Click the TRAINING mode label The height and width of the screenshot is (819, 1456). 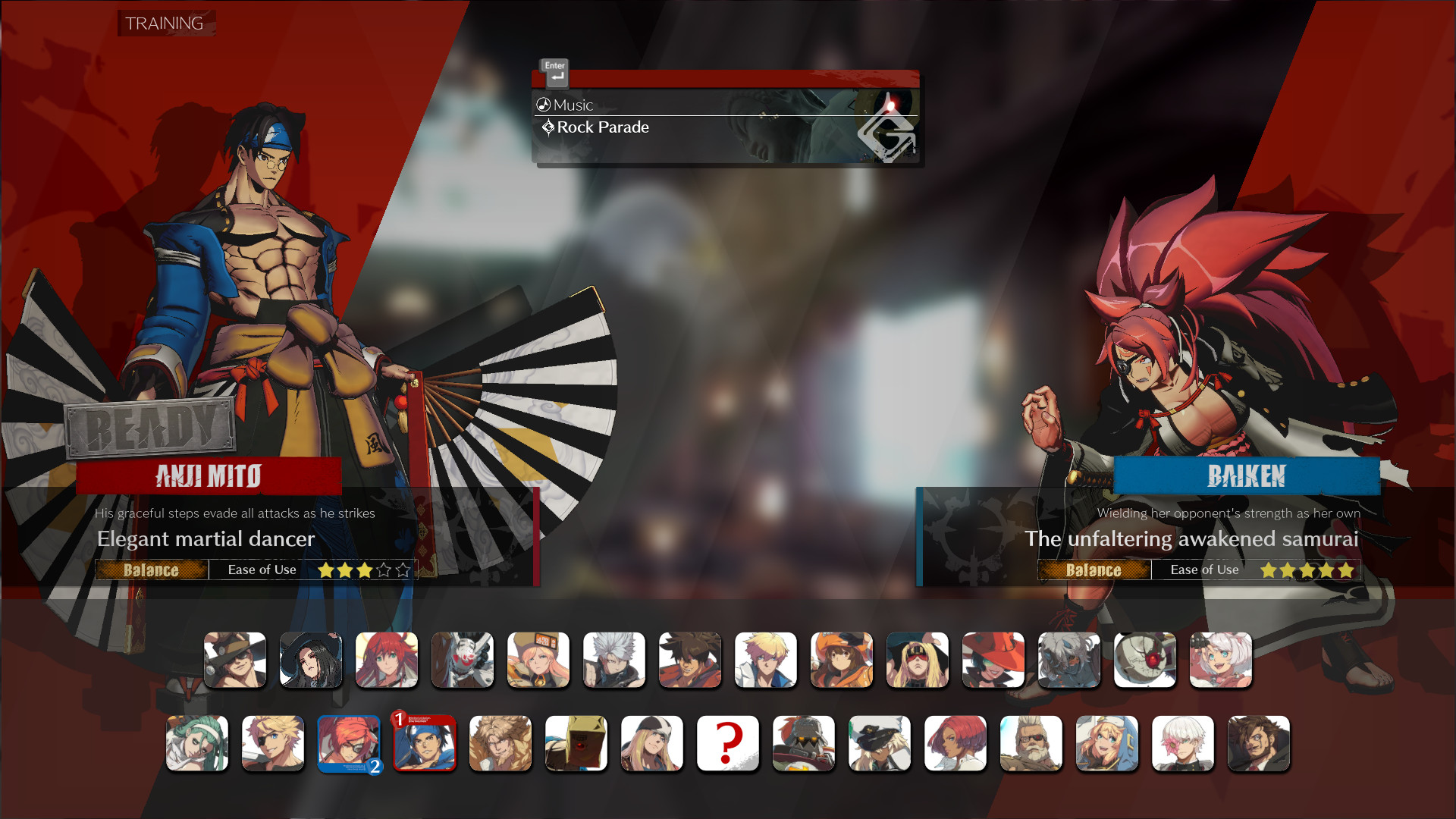coord(165,24)
